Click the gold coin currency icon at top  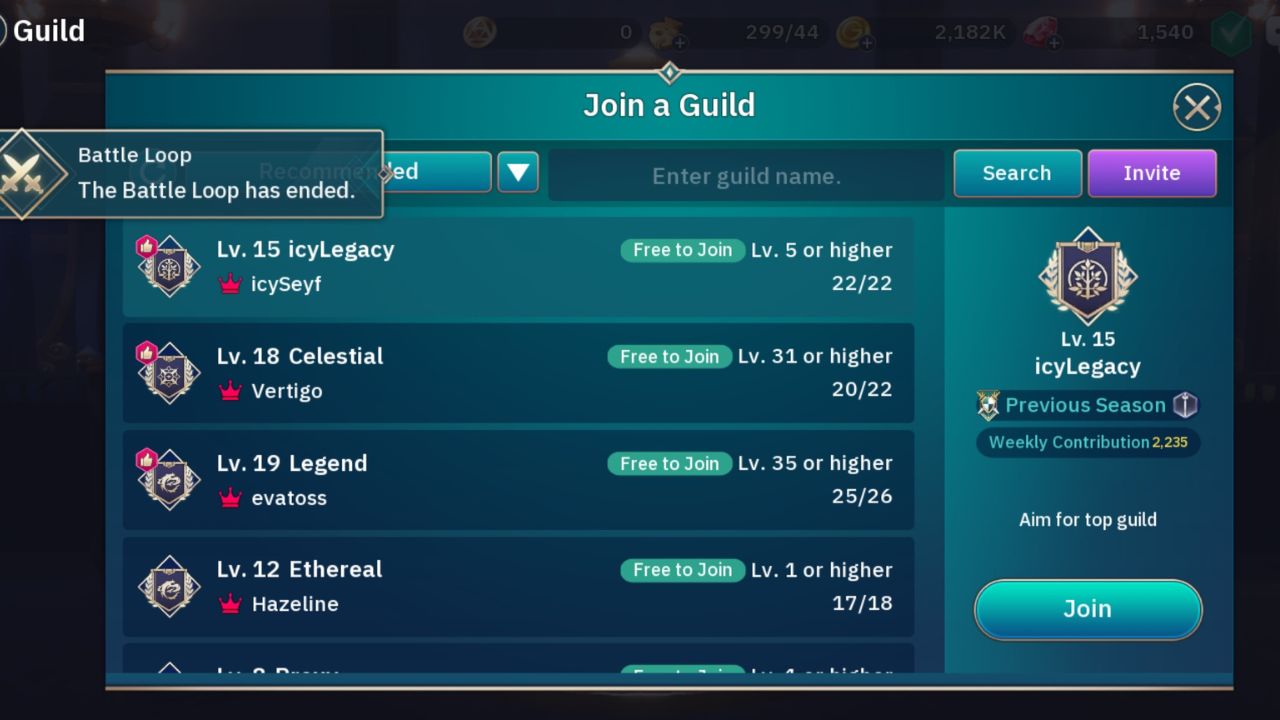point(852,31)
